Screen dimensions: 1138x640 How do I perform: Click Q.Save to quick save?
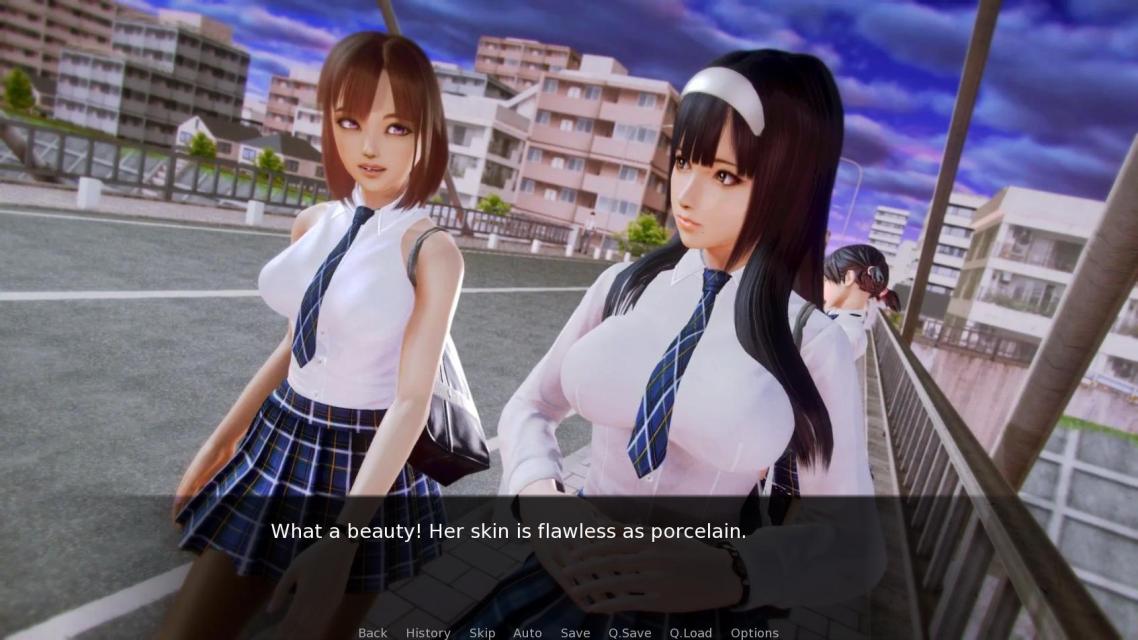click(x=630, y=632)
